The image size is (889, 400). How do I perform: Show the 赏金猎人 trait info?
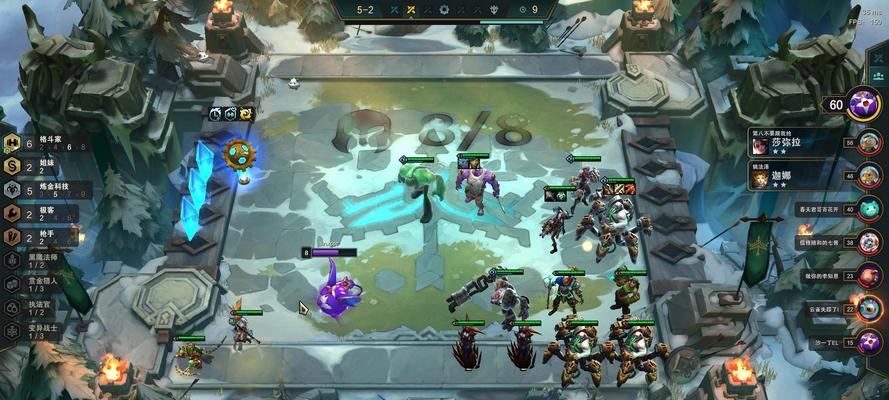tap(42, 283)
